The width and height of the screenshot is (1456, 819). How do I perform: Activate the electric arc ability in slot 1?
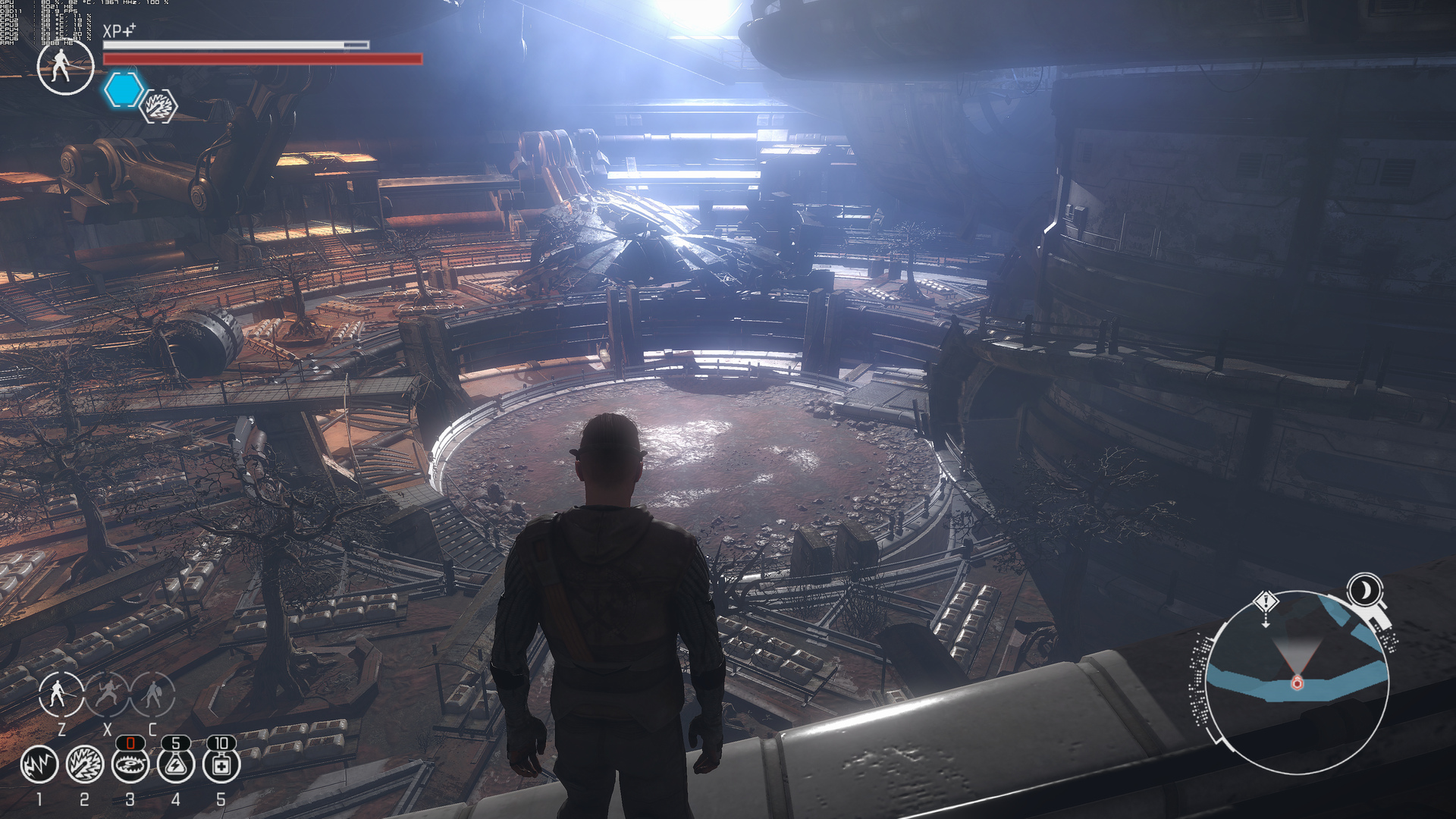pyautogui.click(x=39, y=764)
